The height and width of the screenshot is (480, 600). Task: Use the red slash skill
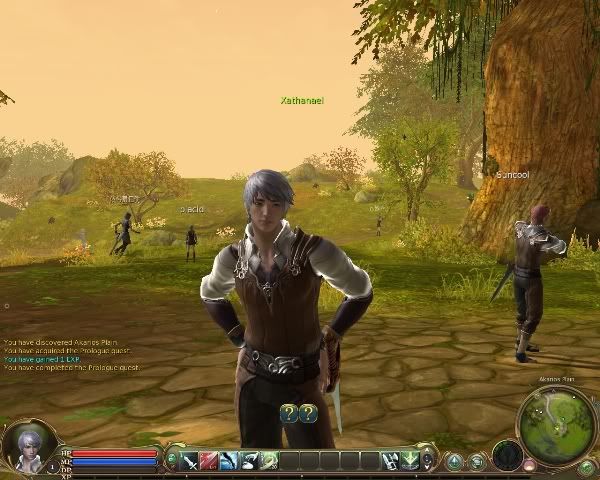(x=209, y=460)
